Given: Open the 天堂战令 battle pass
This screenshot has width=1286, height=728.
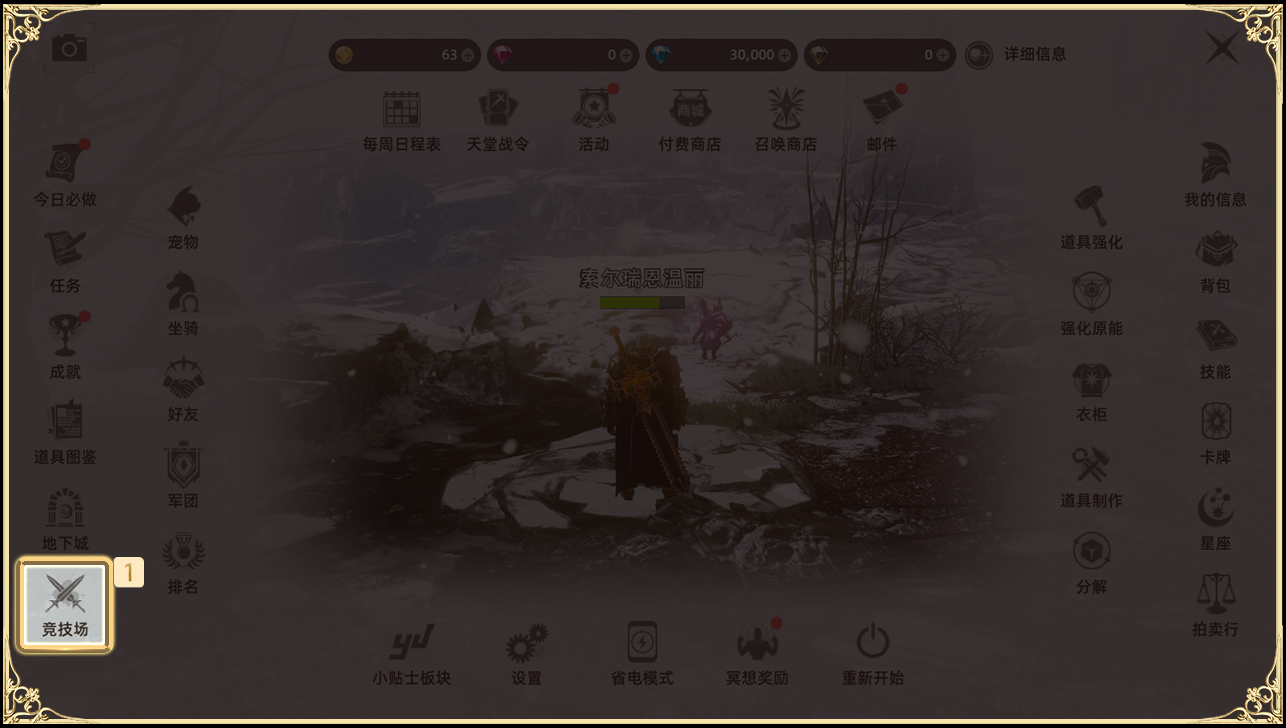Looking at the screenshot, I should [498, 120].
